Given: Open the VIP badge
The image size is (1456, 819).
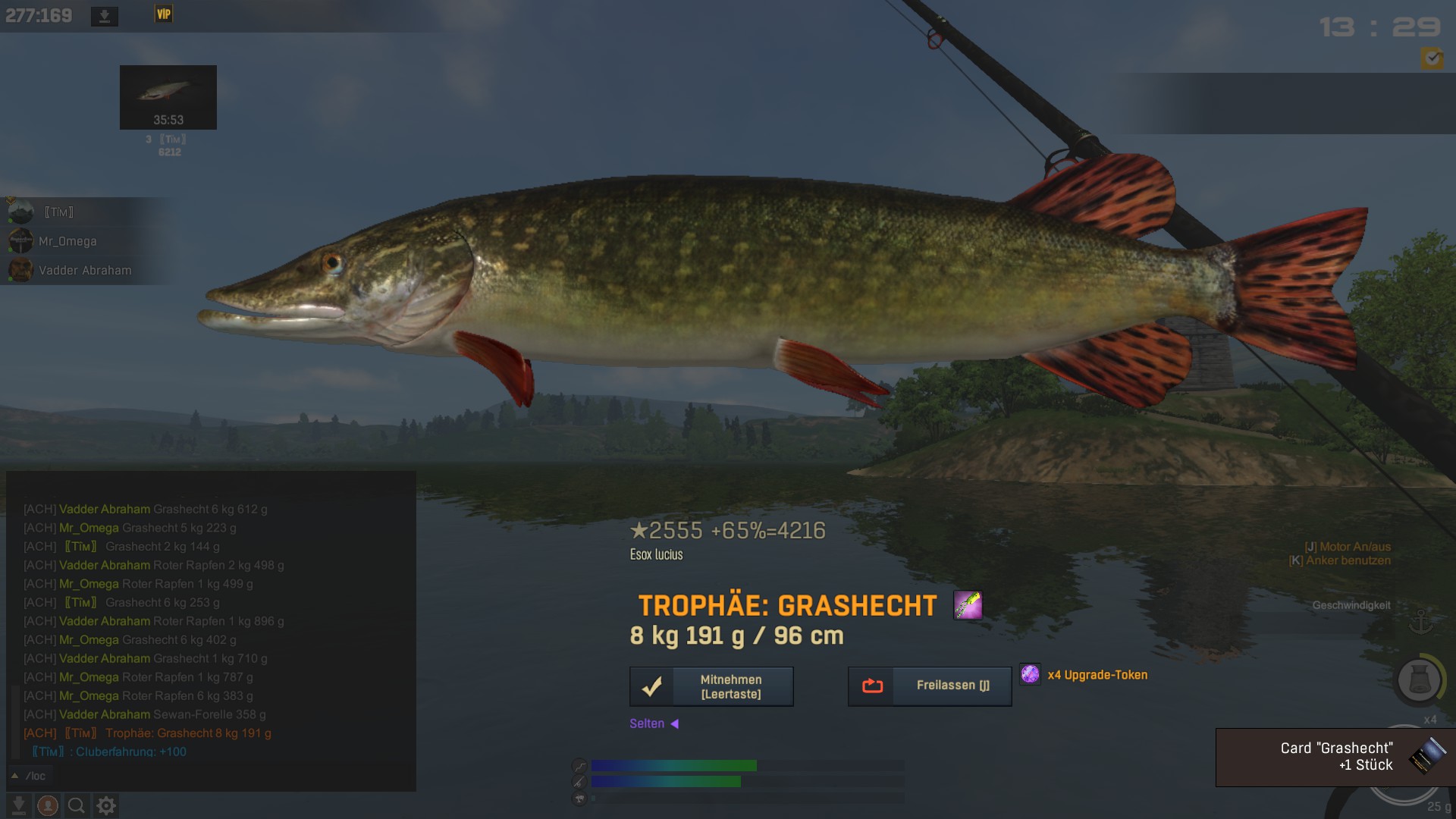Looking at the screenshot, I should [163, 14].
